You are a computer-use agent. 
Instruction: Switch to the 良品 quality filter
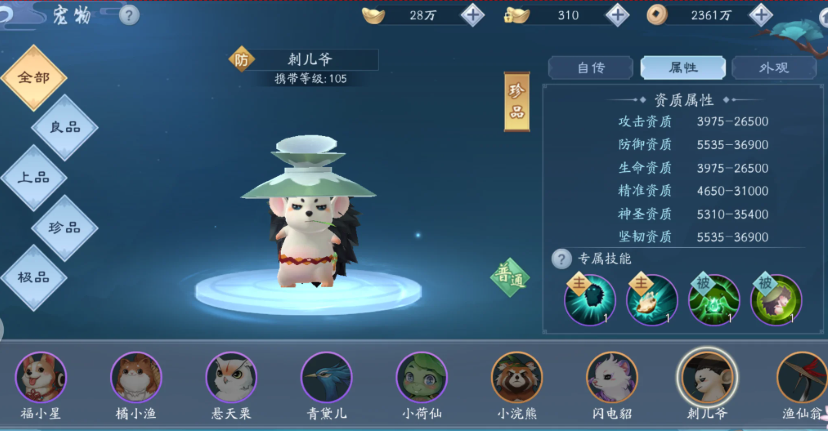(65, 127)
